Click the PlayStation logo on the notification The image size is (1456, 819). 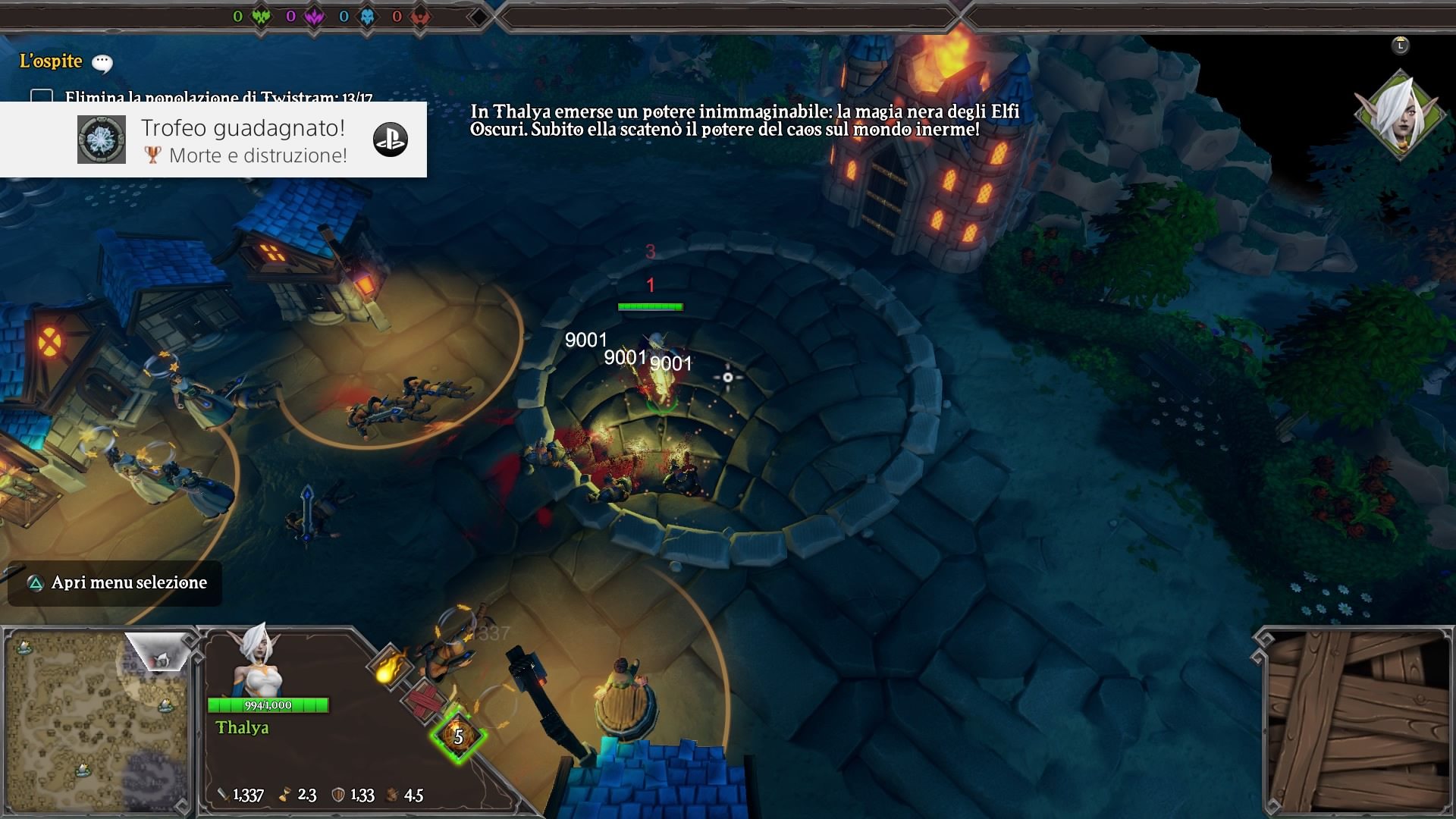coord(391,140)
